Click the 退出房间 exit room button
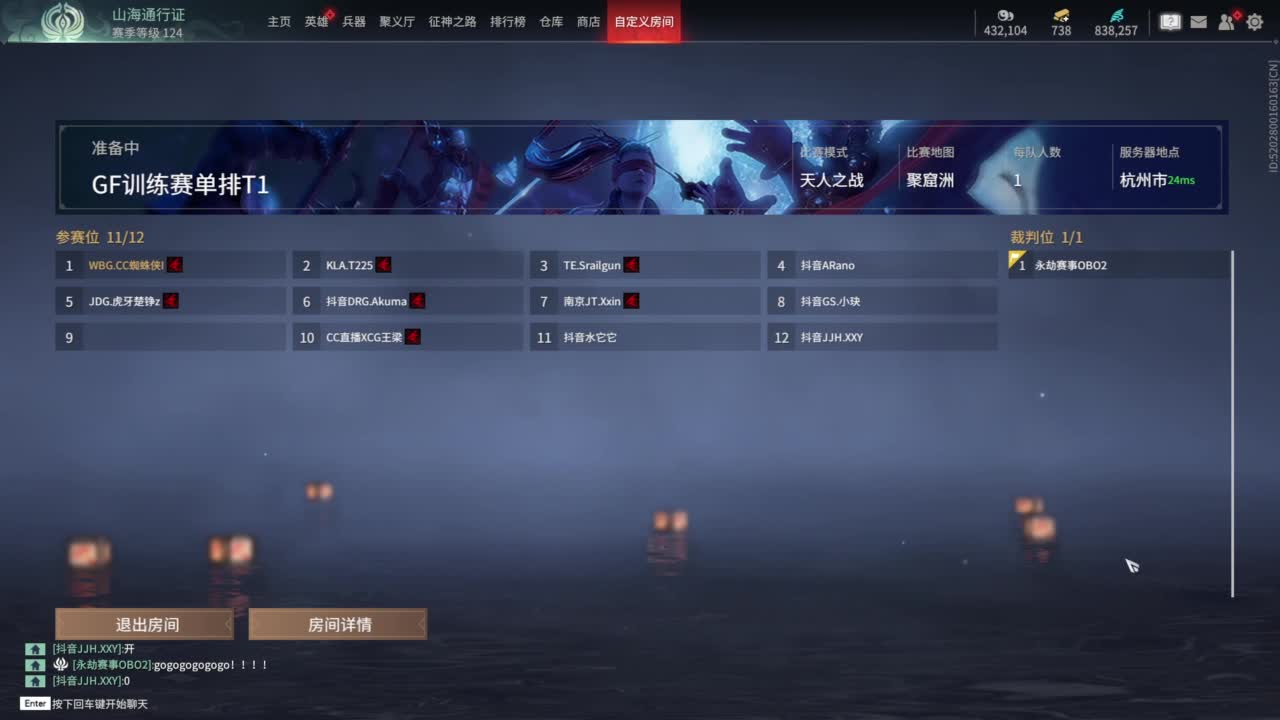 pos(143,624)
